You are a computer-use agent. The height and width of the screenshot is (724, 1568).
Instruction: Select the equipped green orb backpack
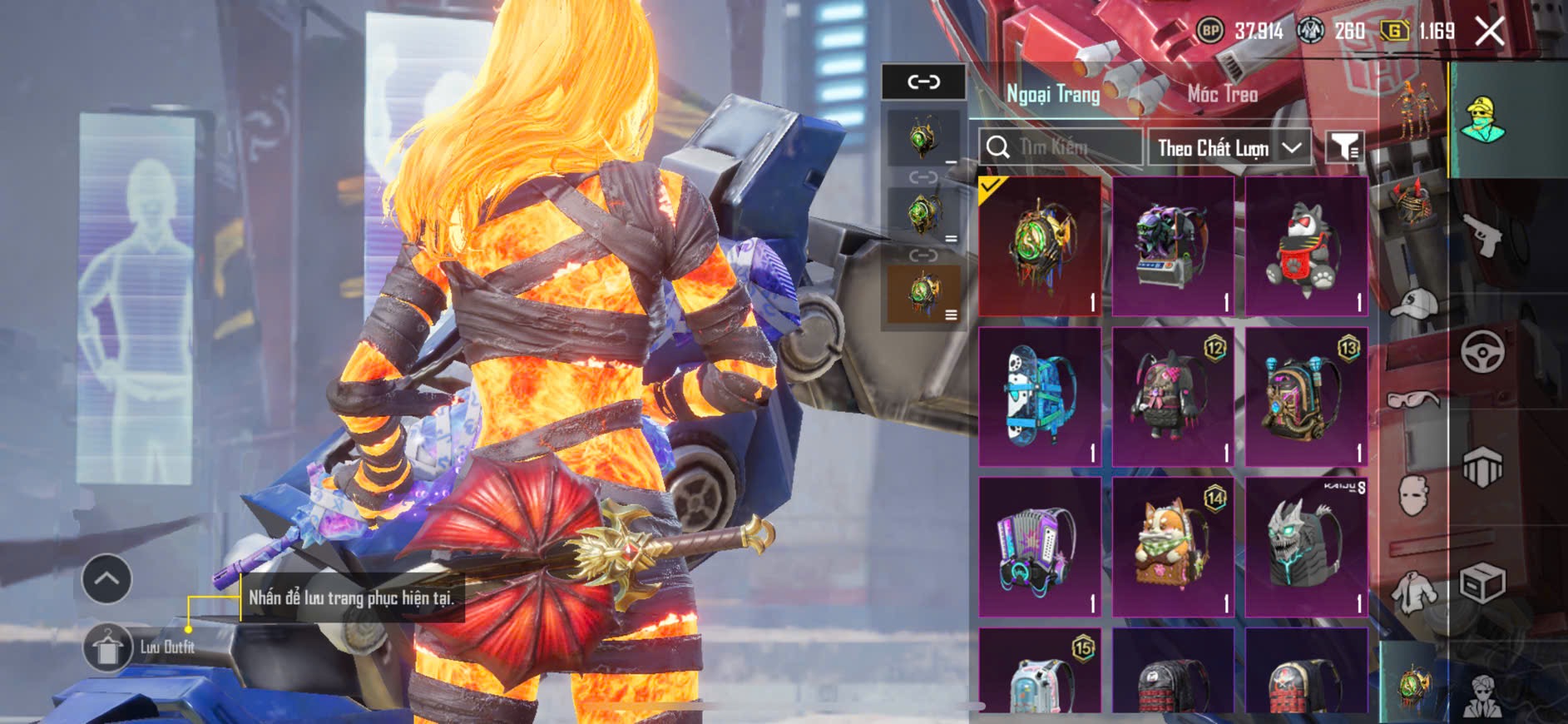point(1040,245)
